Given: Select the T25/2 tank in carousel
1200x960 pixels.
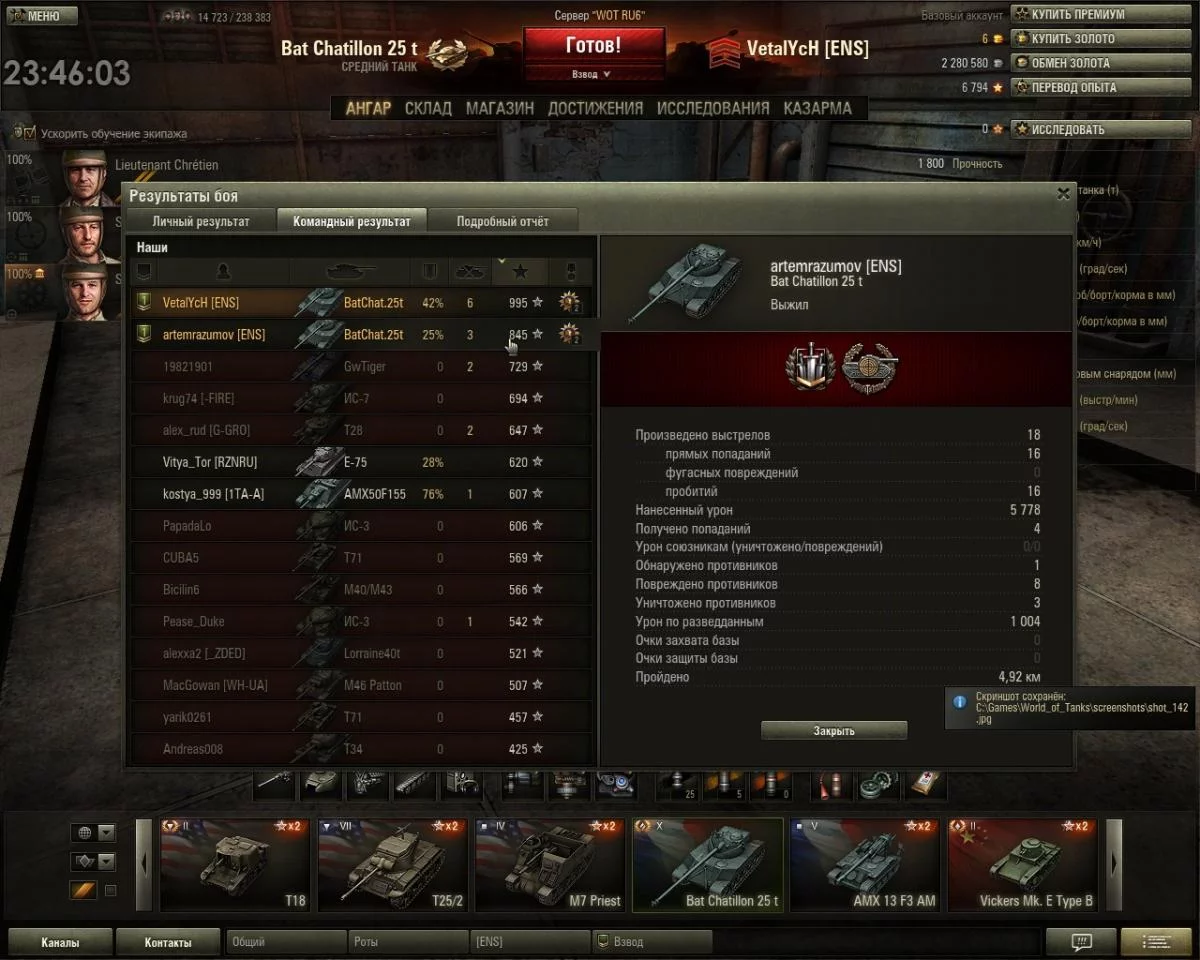Looking at the screenshot, I should coord(395,866).
